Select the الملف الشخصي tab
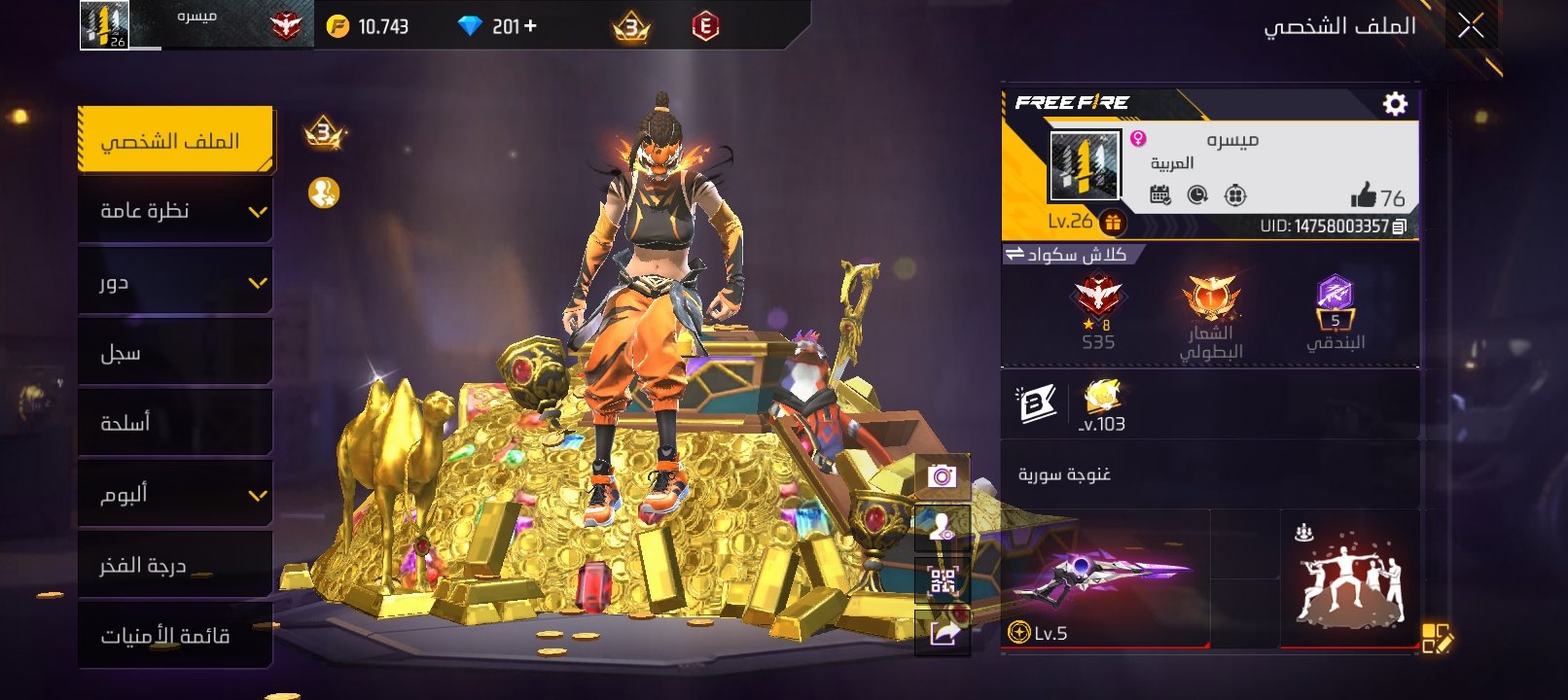The height and width of the screenshot is (700, 1568). coord(175,141)
